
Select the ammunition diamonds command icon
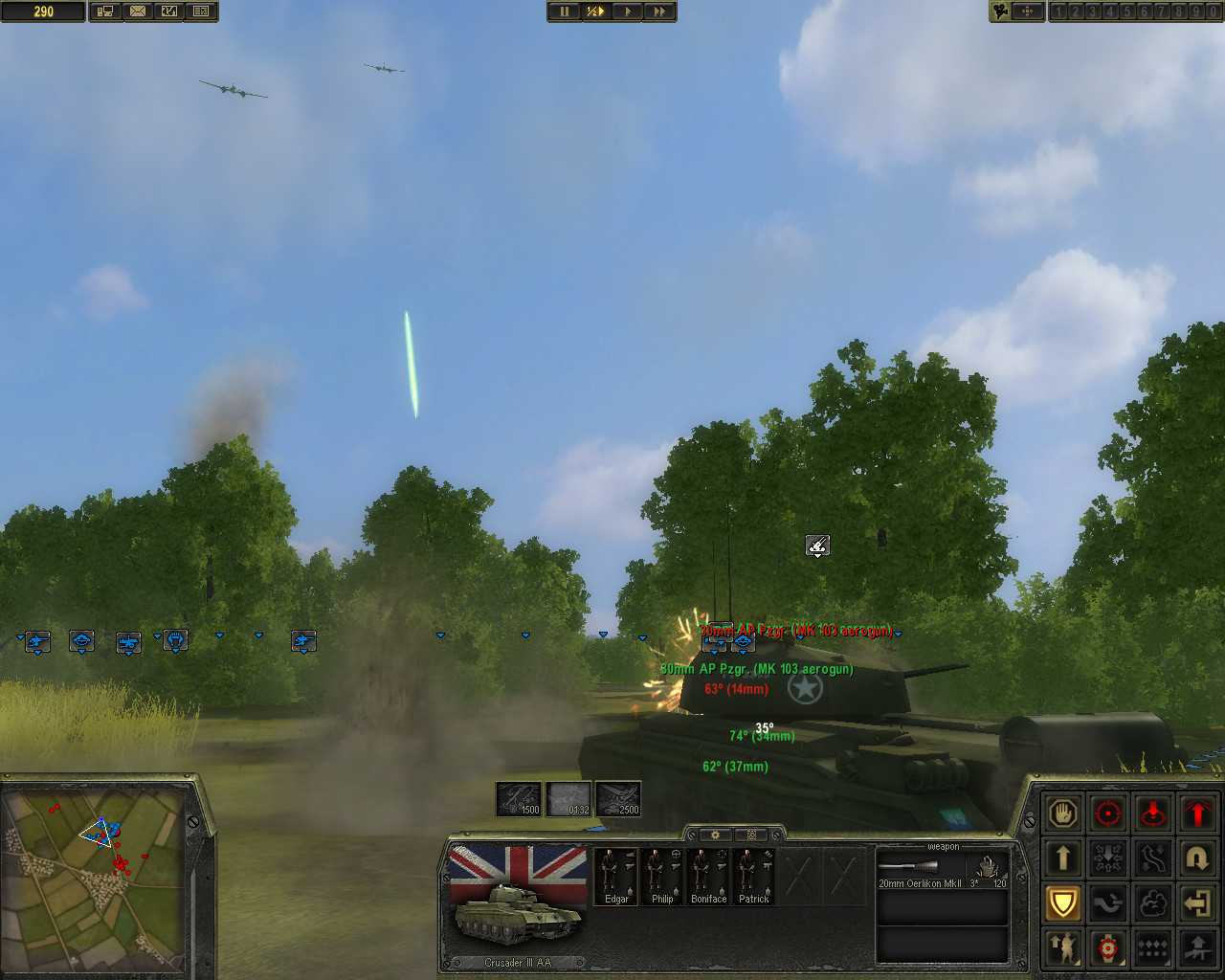1152,947
